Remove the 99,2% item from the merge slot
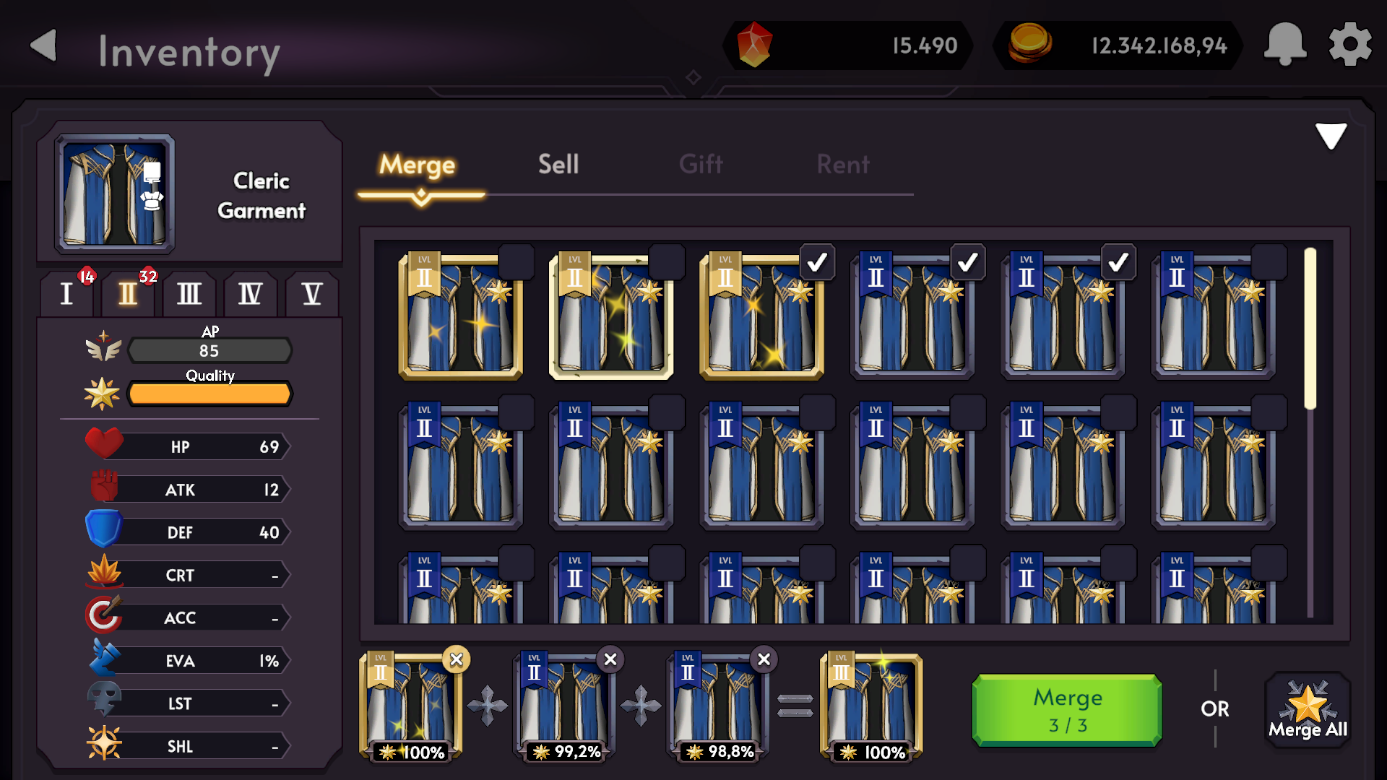1387x780 pixels. [610, 659]
